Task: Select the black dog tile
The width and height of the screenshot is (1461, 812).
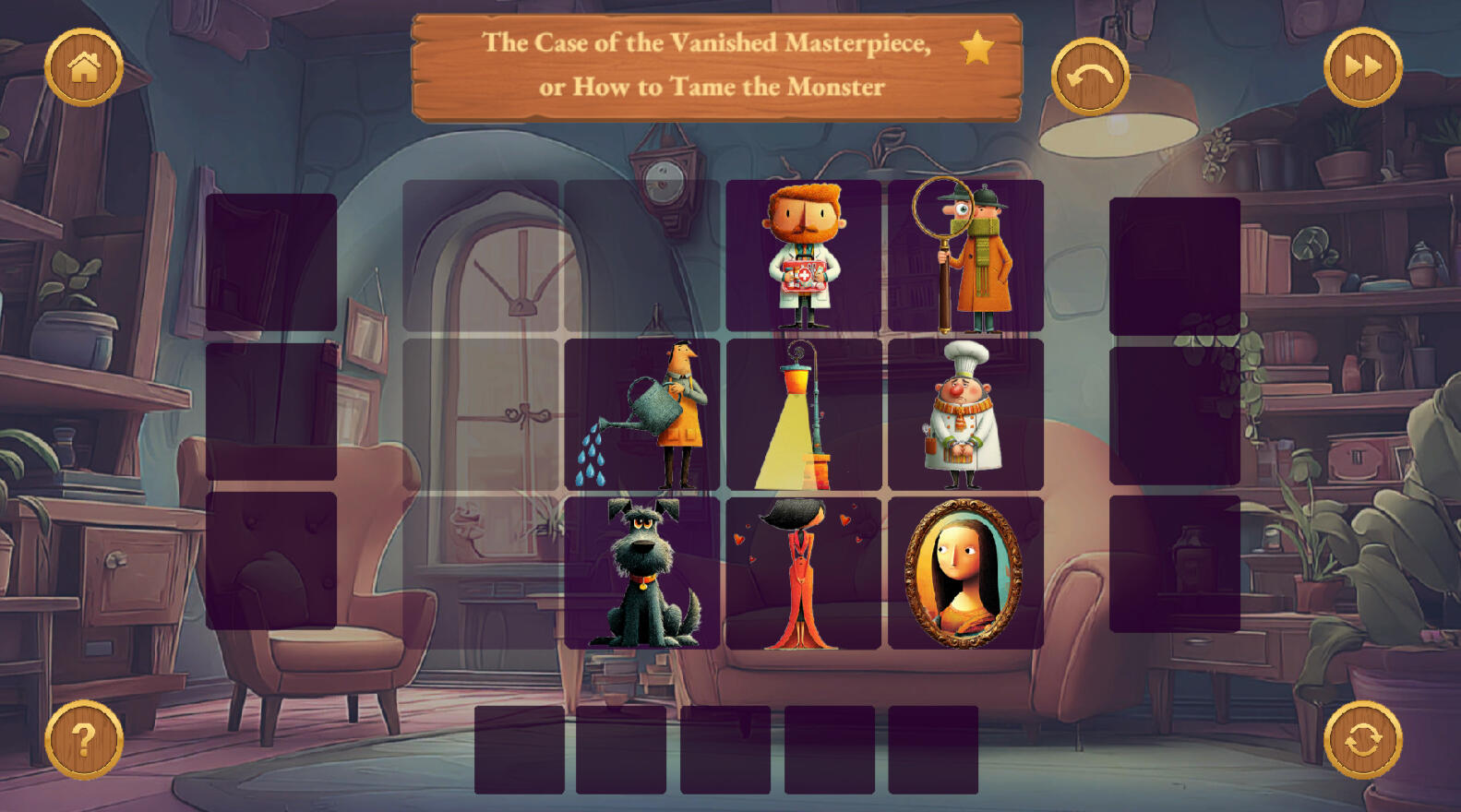Action: coord(642,573)
